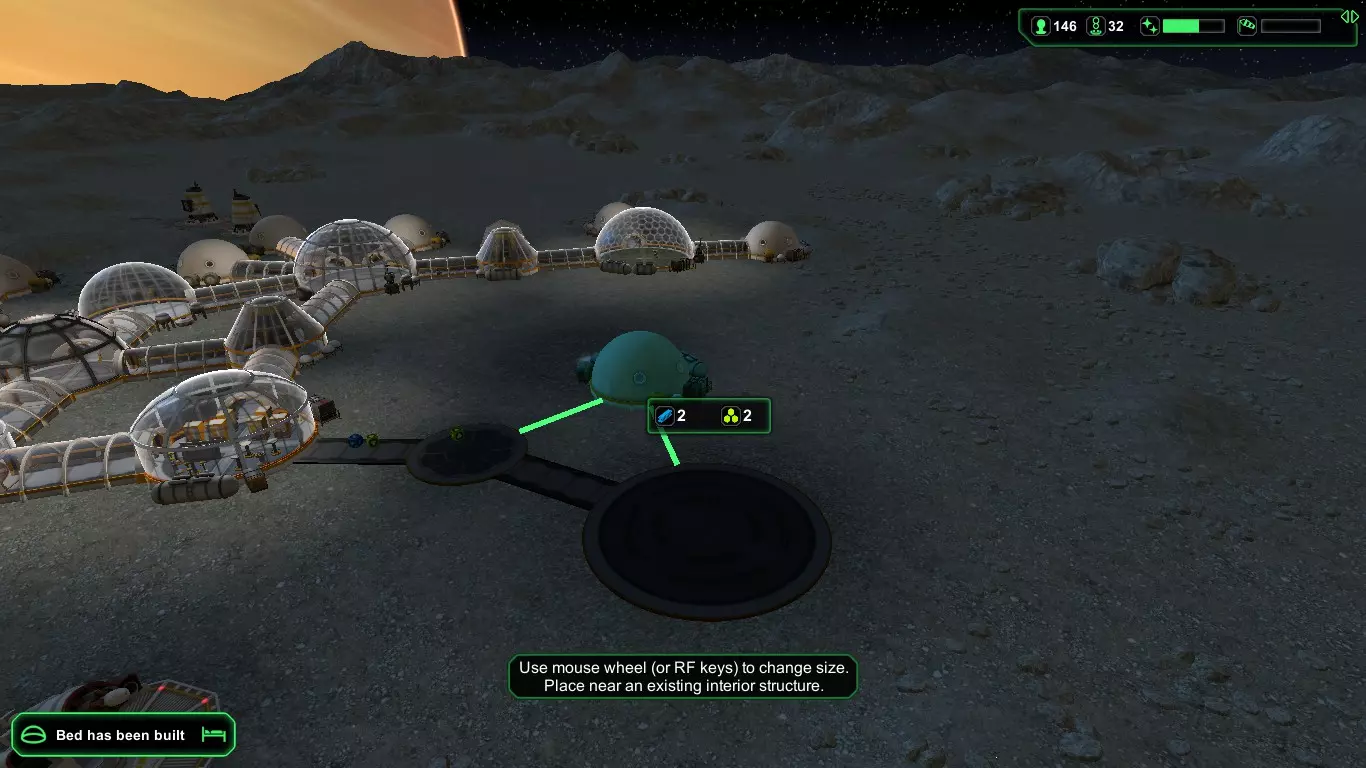Toggle the status panel's double-arrow expander
Viewport: 1366px width, 768px height.
point(1349,16)
